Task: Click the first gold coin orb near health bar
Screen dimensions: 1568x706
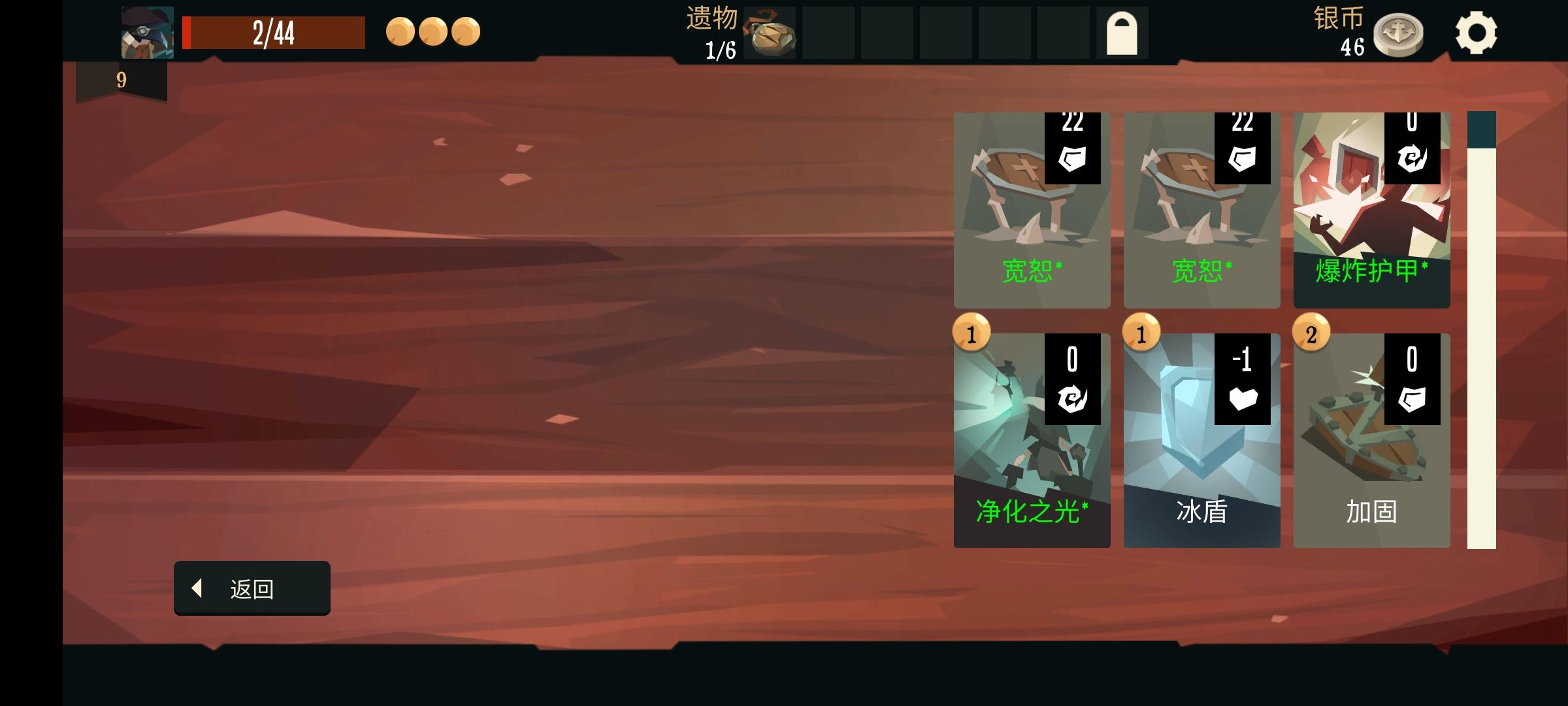Action: click(x=400, y=31)
